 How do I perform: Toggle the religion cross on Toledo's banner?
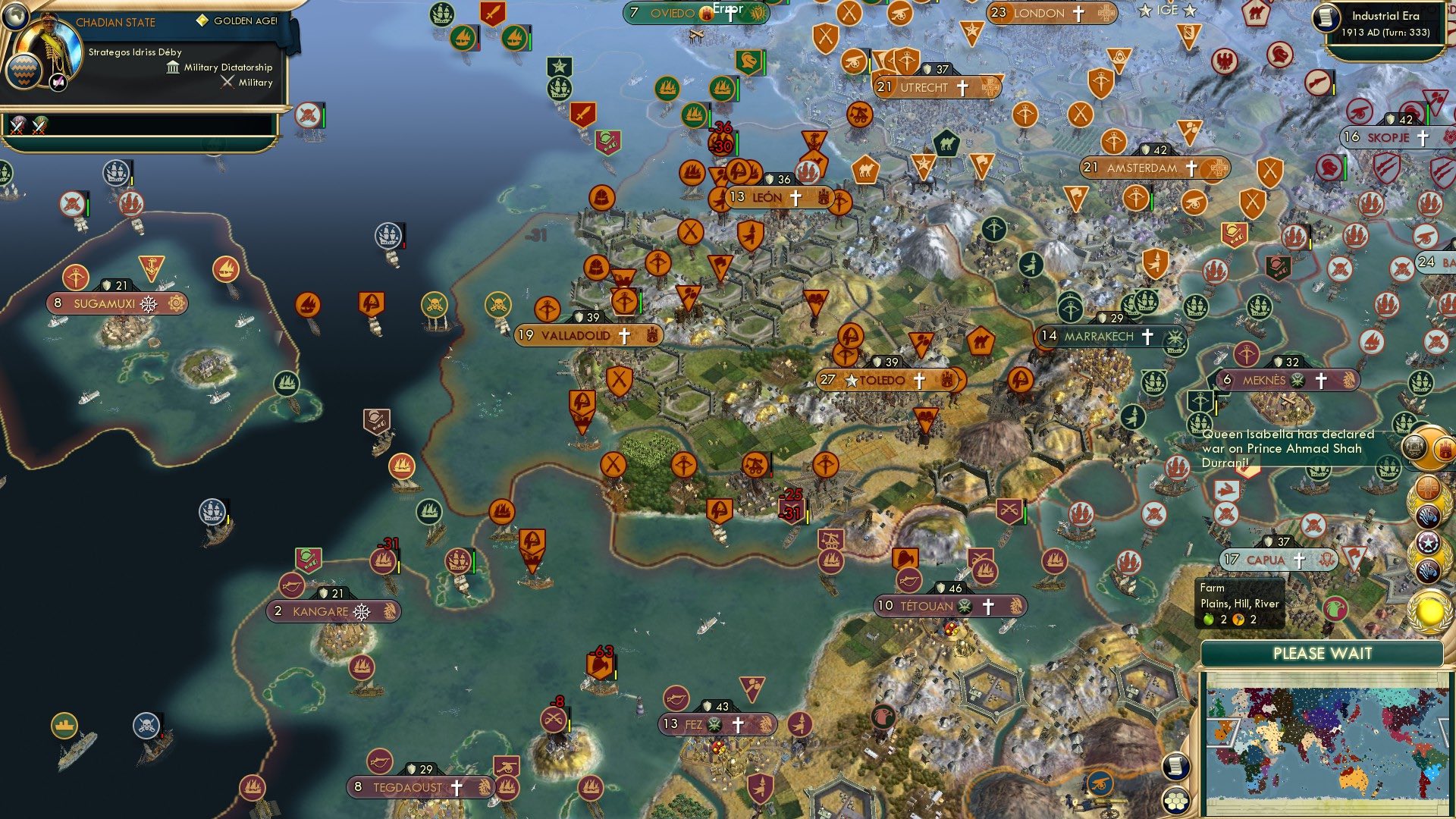click(x=918, y=379)
